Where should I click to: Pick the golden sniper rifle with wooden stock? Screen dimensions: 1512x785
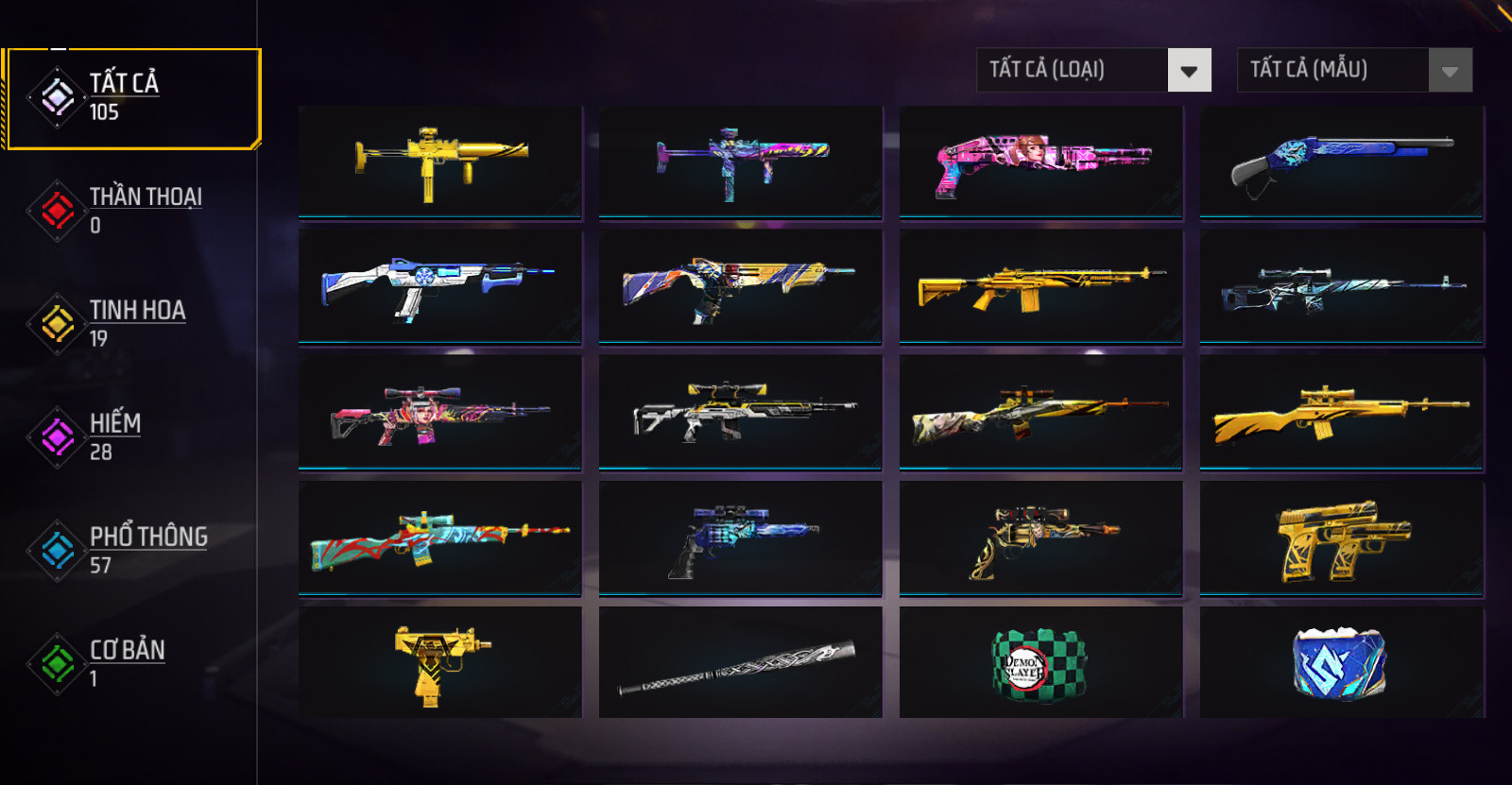1341,412
